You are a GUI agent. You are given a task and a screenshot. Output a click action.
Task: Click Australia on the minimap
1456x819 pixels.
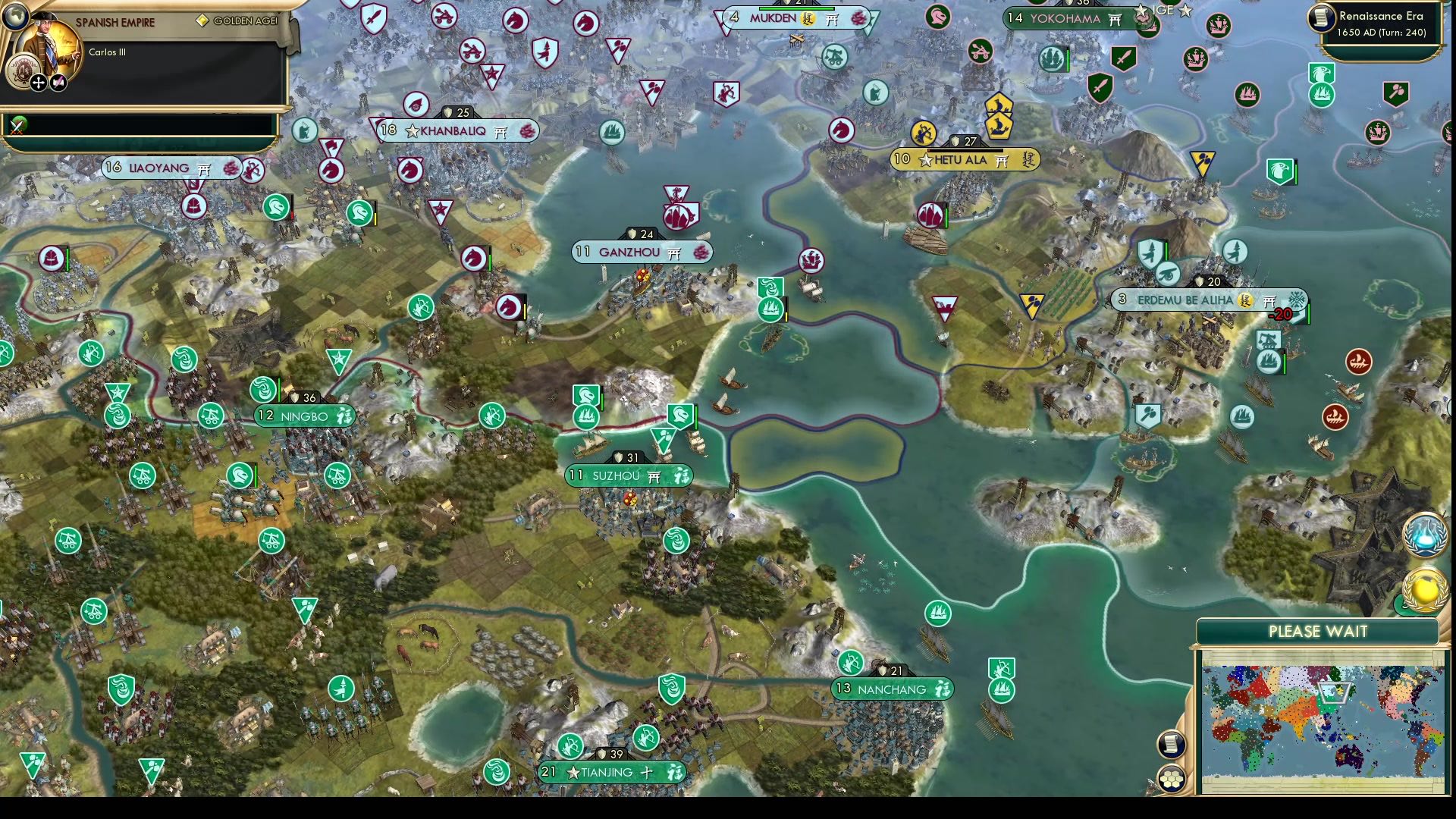[x=1350, y=756]
